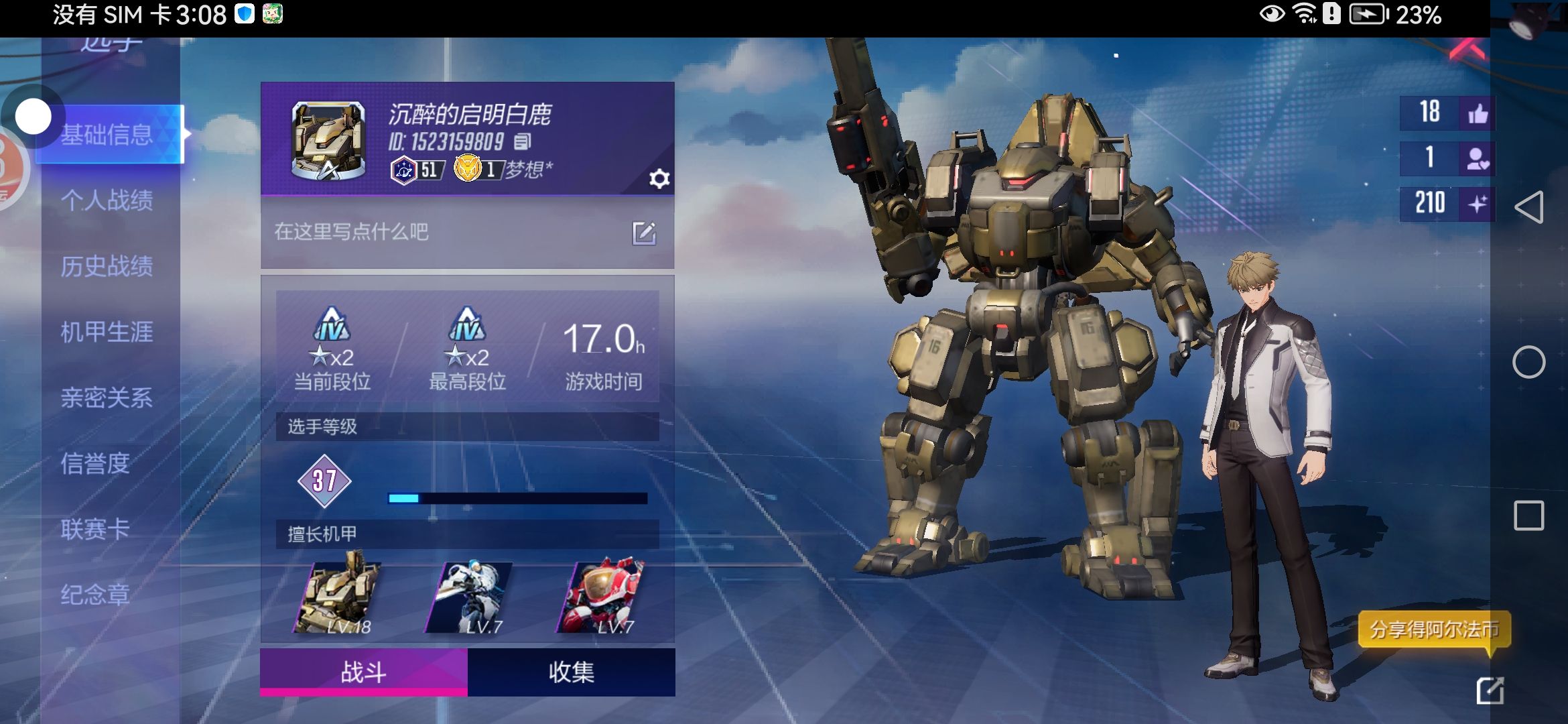Switch to the 战斗 tab
The height and width of the screenshot is (724, 1568).
pyautogui.click(x=363, y=672)
